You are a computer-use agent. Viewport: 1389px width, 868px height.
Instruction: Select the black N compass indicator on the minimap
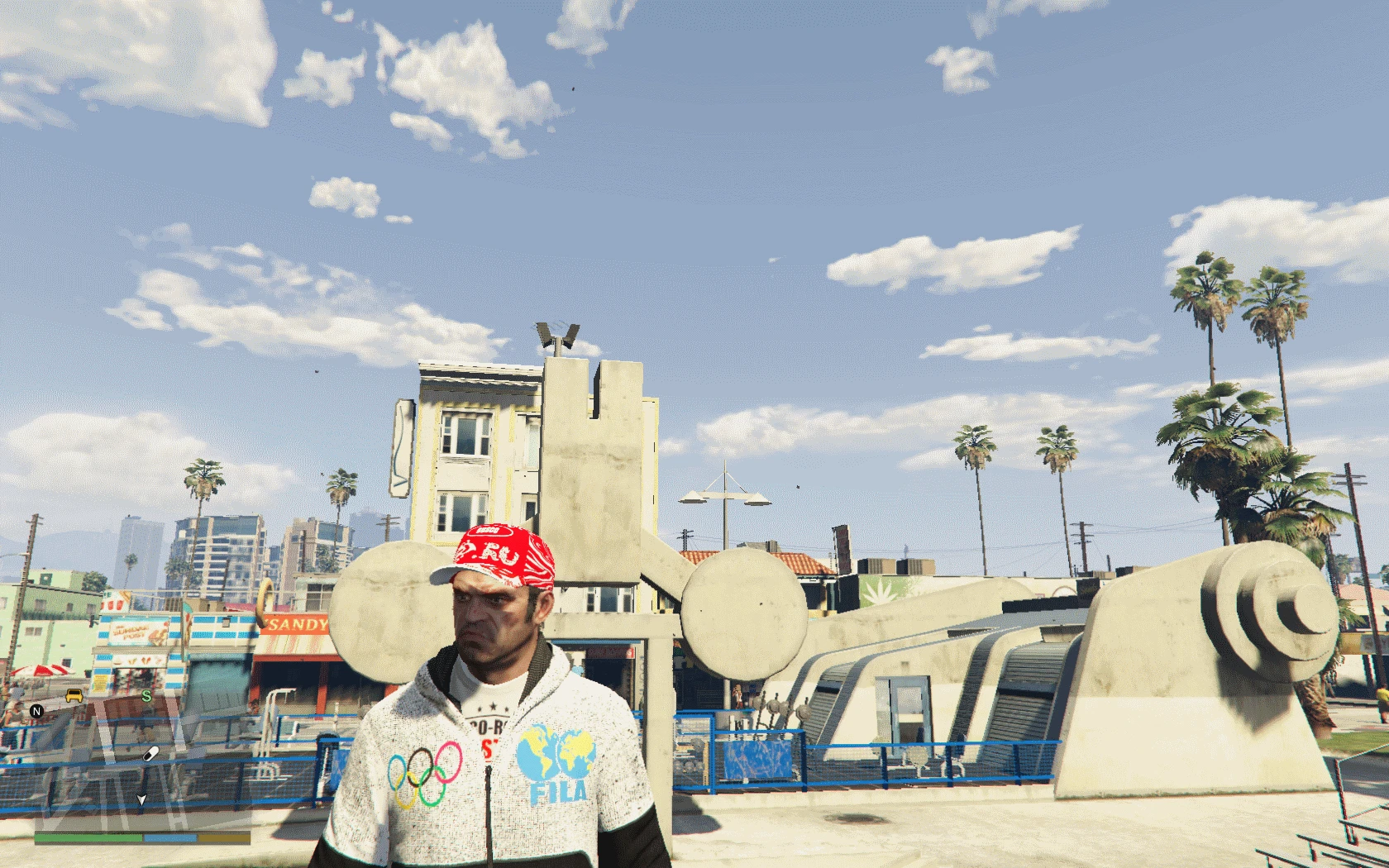click(36, 712)
